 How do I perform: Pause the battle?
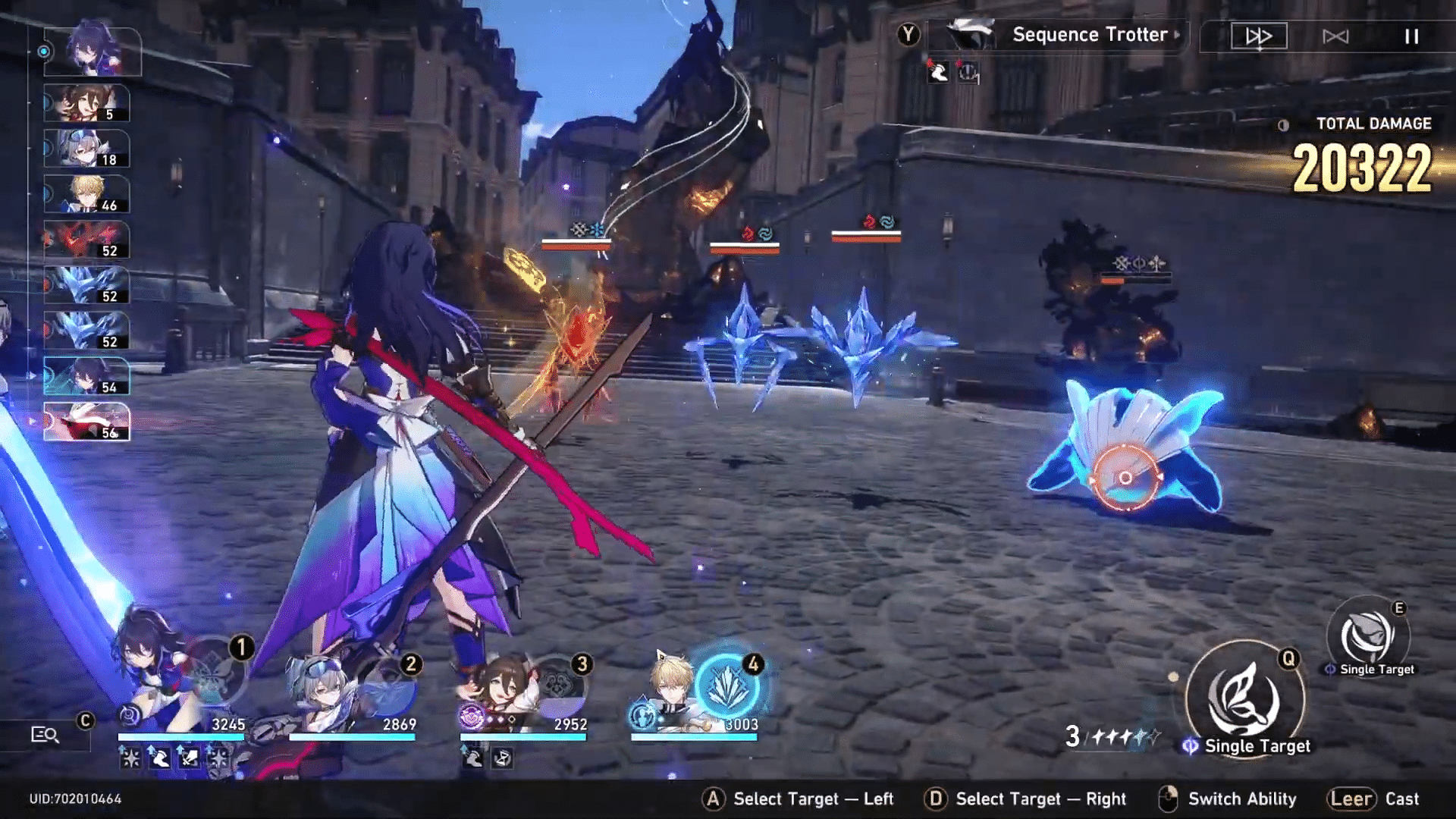pyautogui.click(x=1410, y=34)
